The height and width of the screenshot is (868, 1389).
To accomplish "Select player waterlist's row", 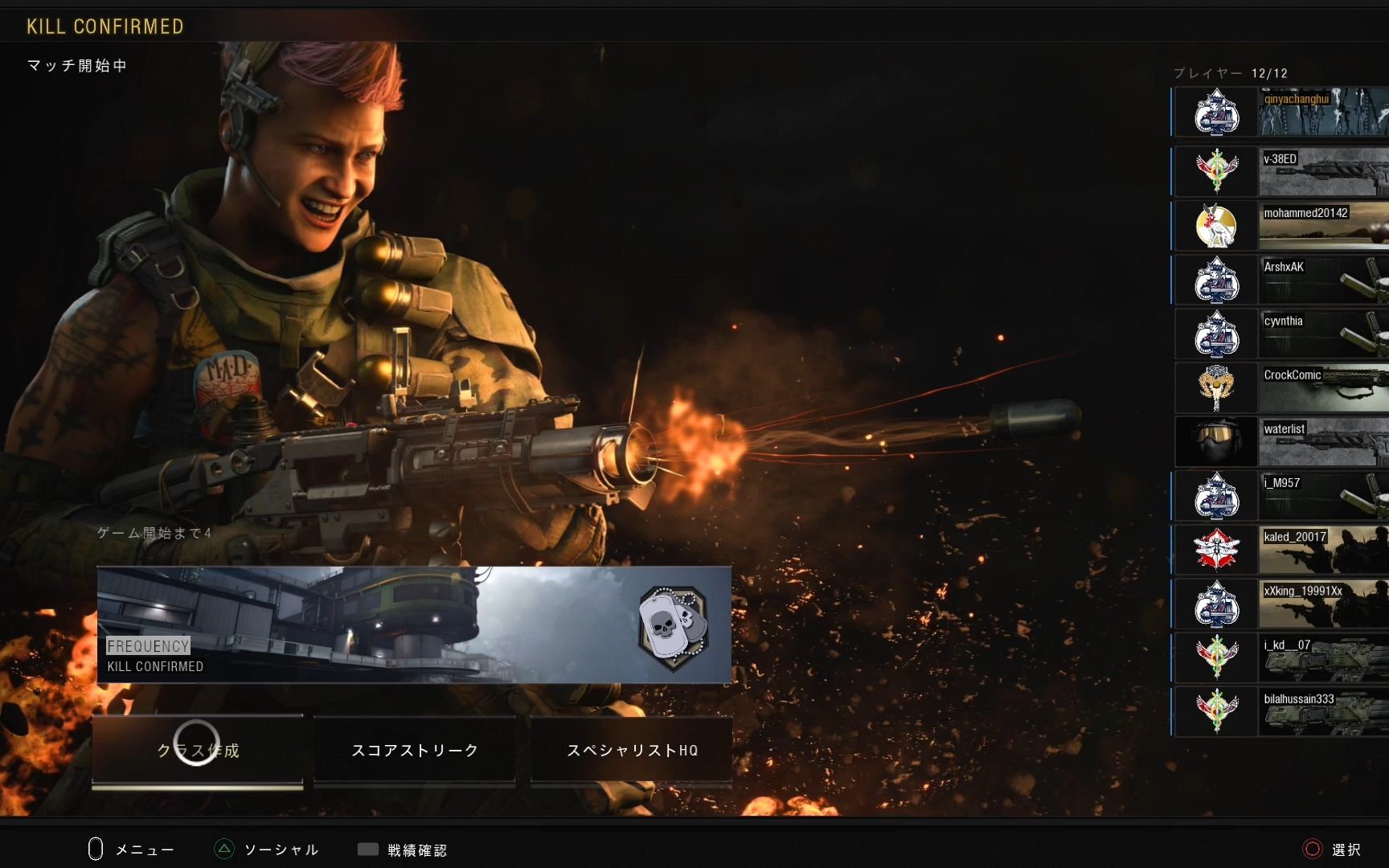I will tap(1281, 441).
